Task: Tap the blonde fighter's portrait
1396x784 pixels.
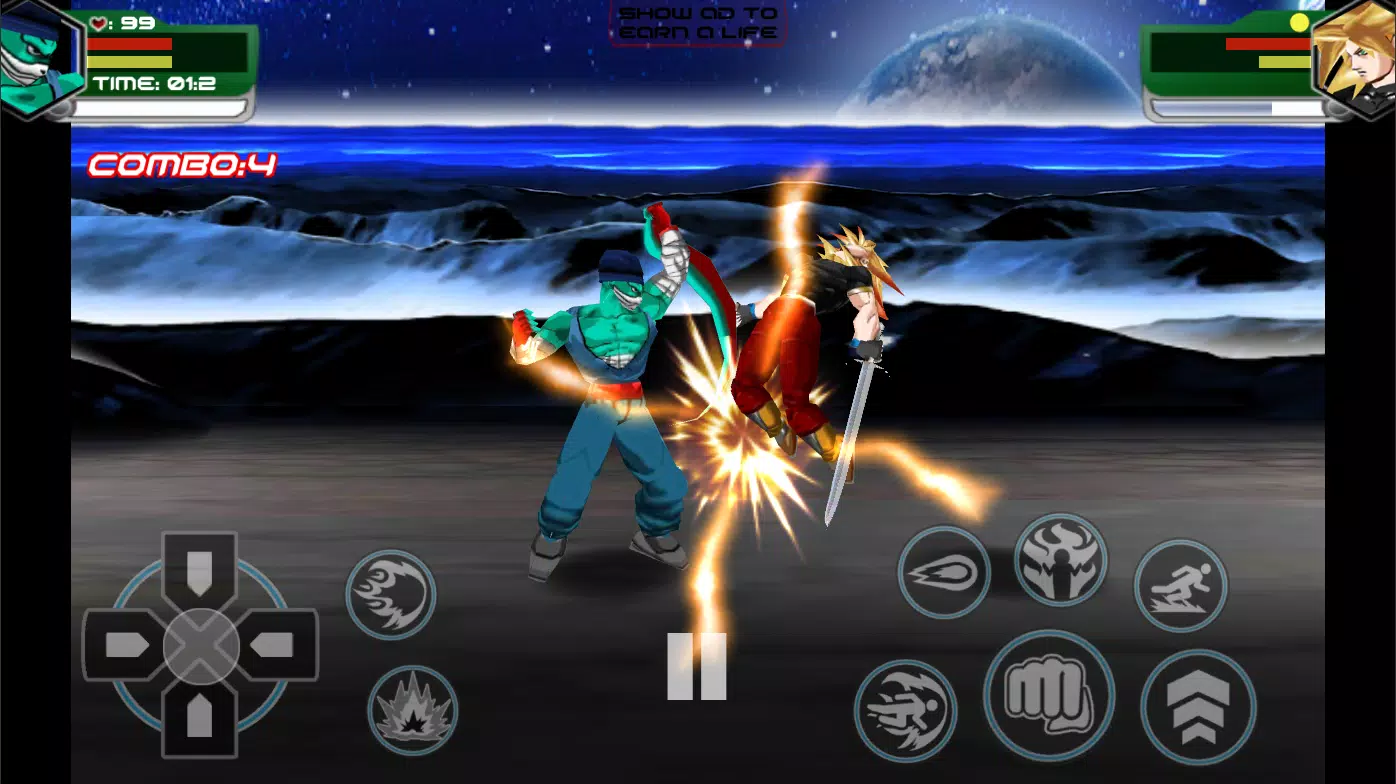Action: click(x=1360, y=55)
